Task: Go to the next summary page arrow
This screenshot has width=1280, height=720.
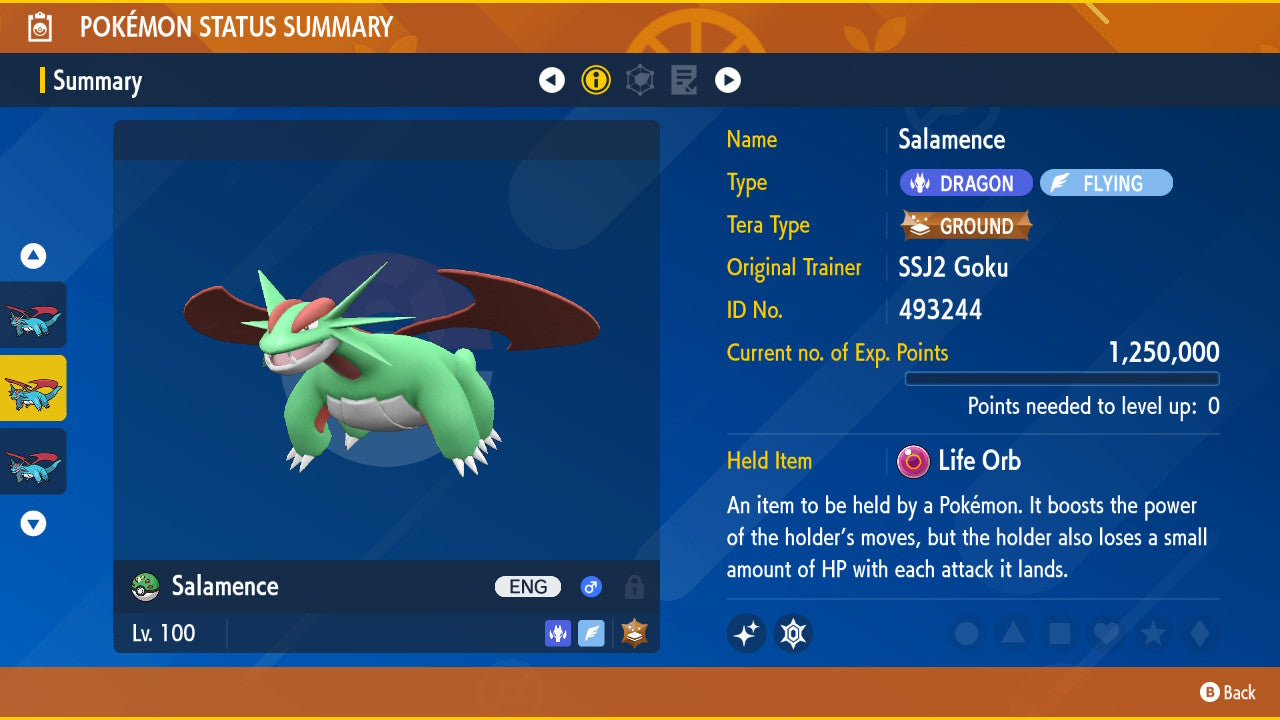Action: point(728,80)
